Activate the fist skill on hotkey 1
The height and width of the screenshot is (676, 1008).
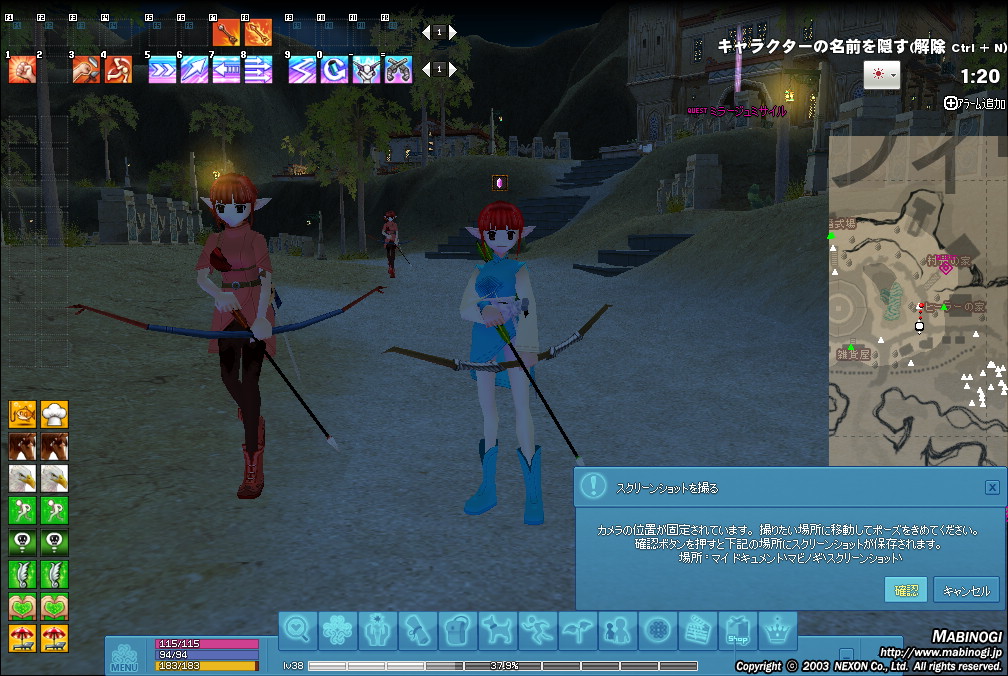click(x=23, y=69)
